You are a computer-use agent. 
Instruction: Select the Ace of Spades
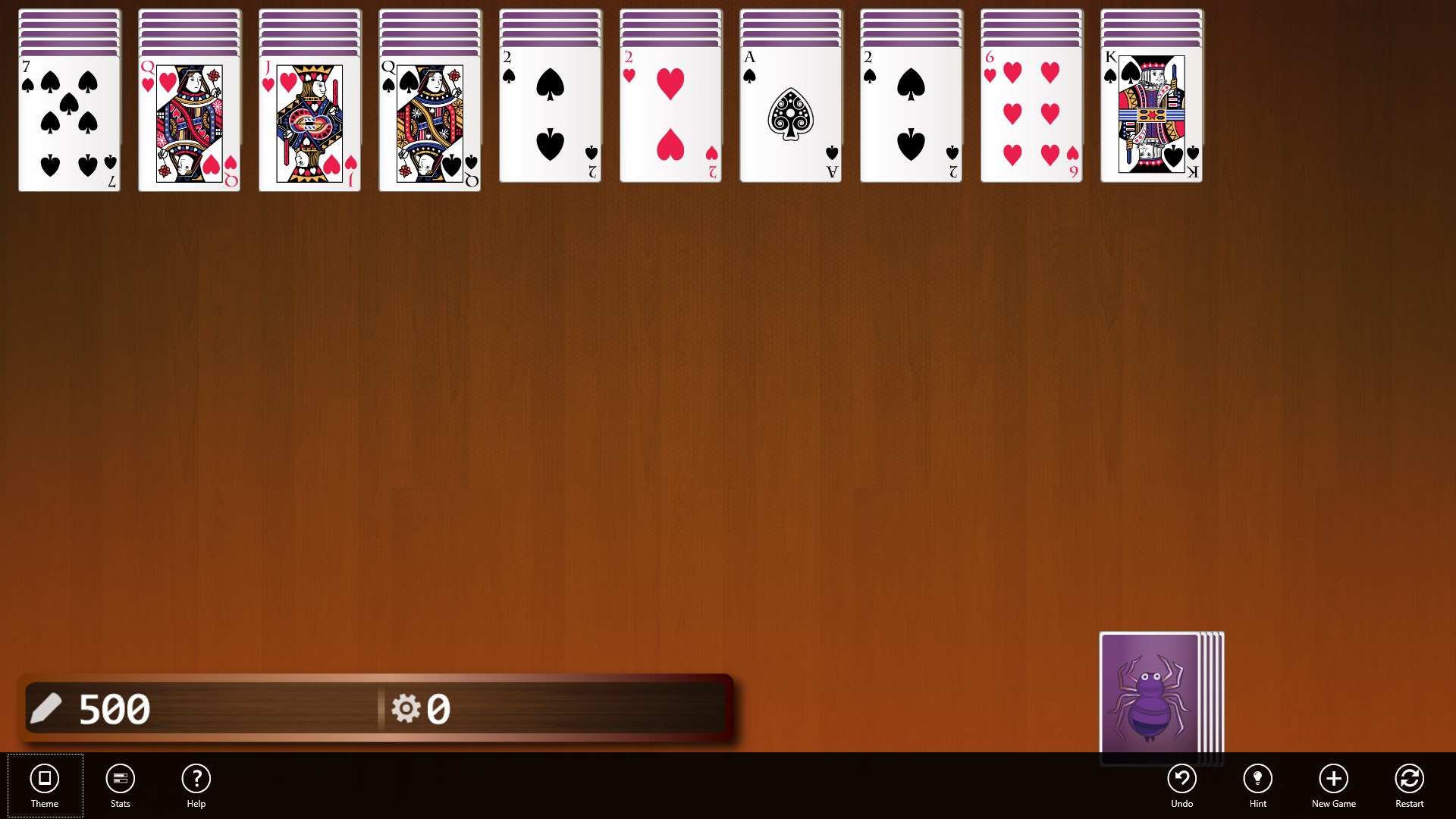tap(791, 118)
